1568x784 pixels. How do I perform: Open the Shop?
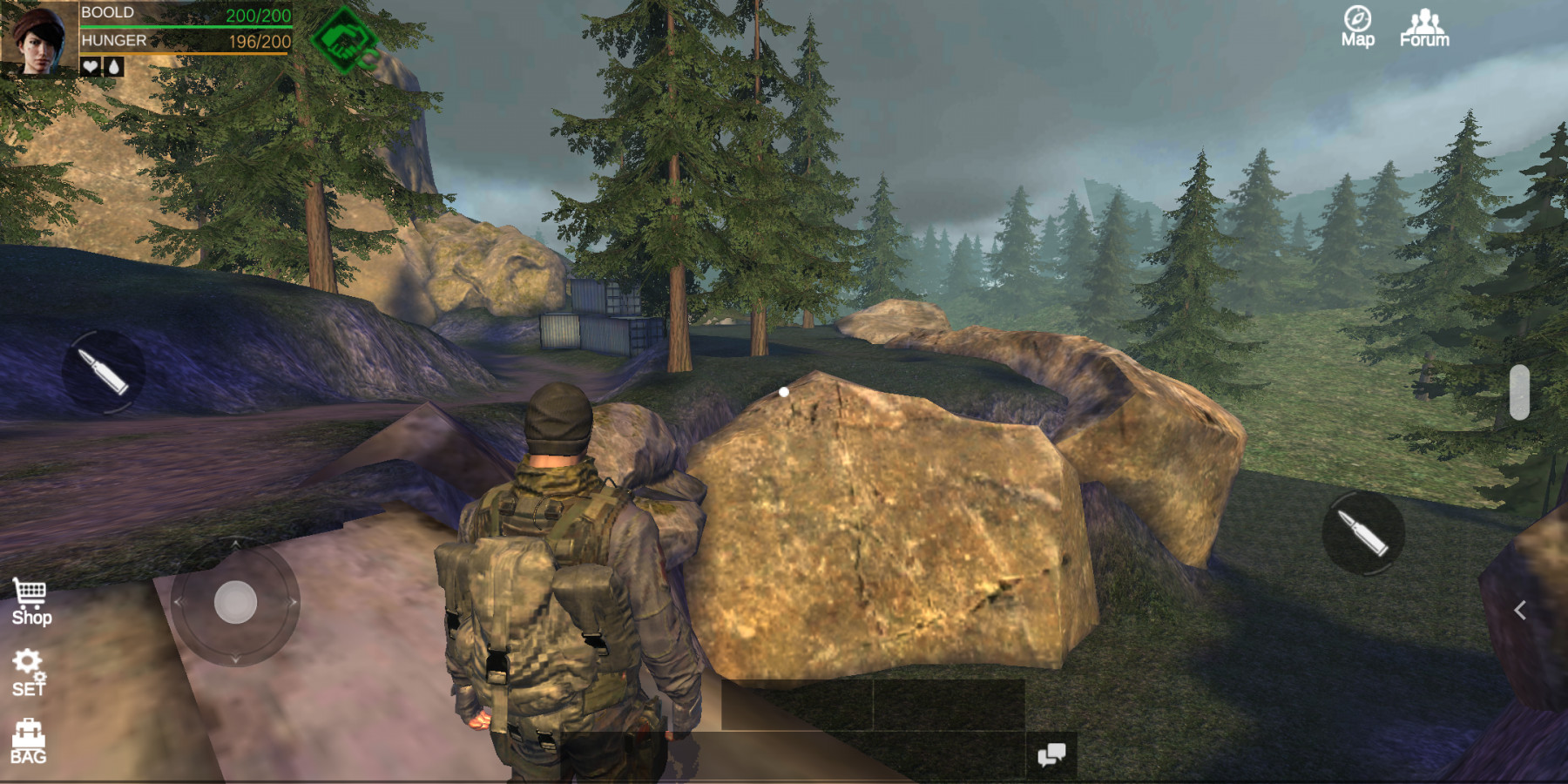pos(31,603)
